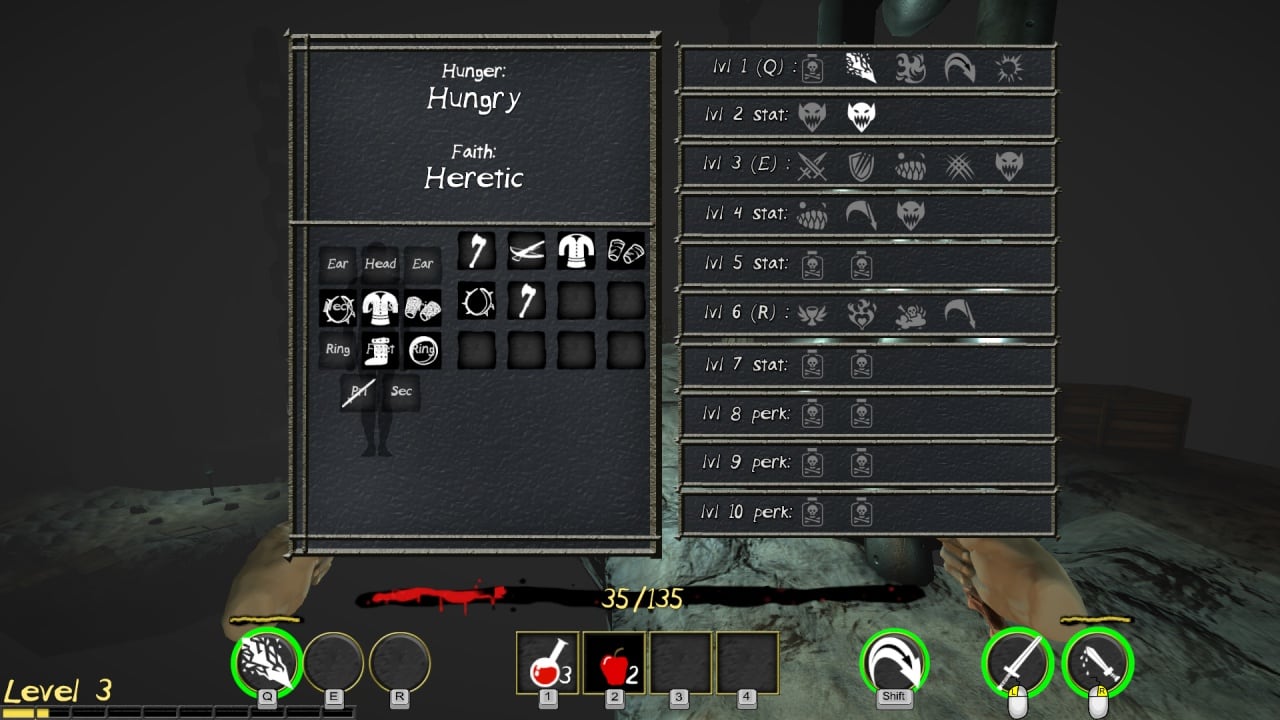Select the equipped gloves slot
The width and height of the screenshot is (1280, 720).
pos(423,307)
